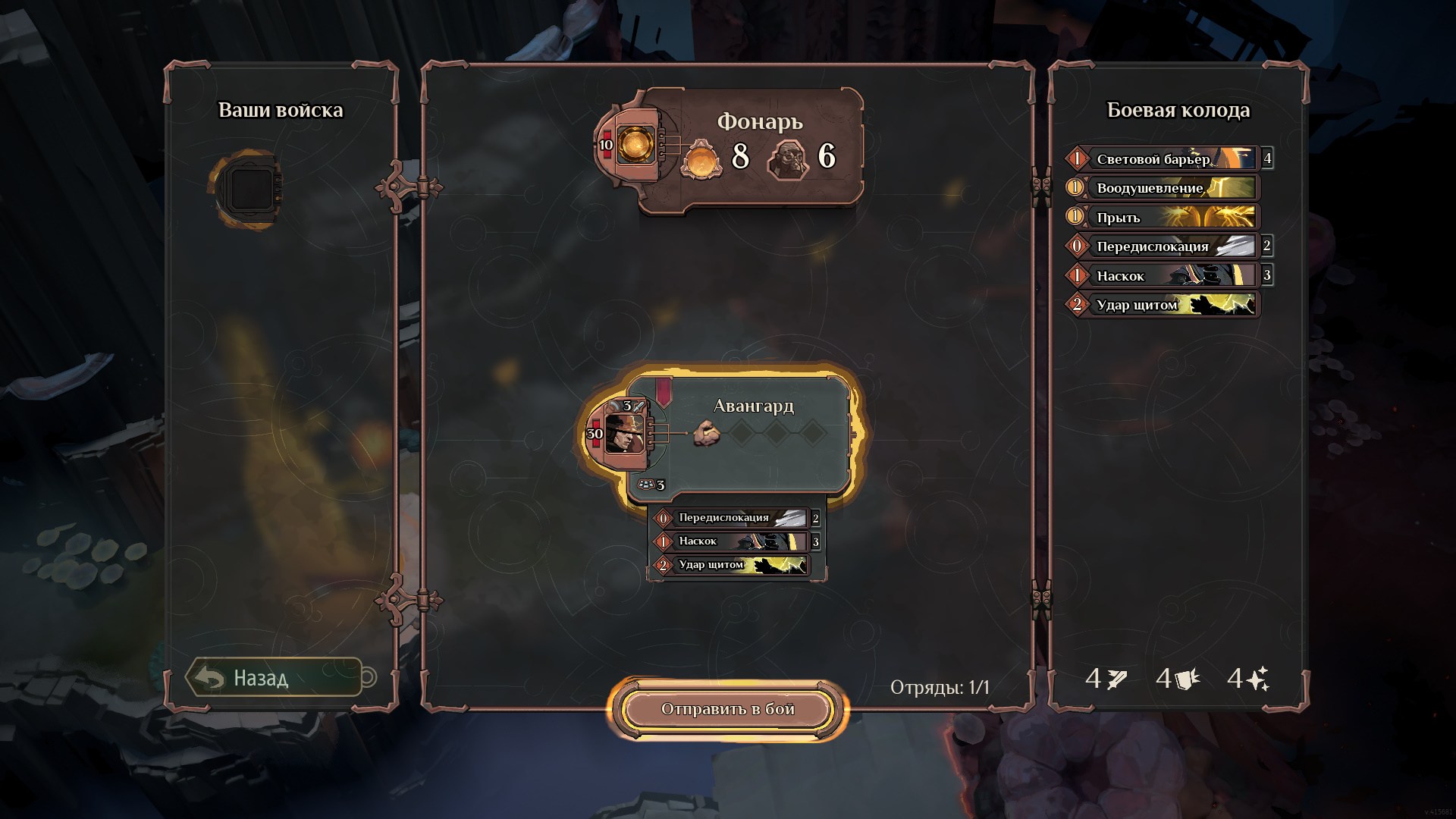Viewport: 1456px width, 819px height.
Task: Click the empty troop slot in "Ваши войска"
Action: point(250,188)
